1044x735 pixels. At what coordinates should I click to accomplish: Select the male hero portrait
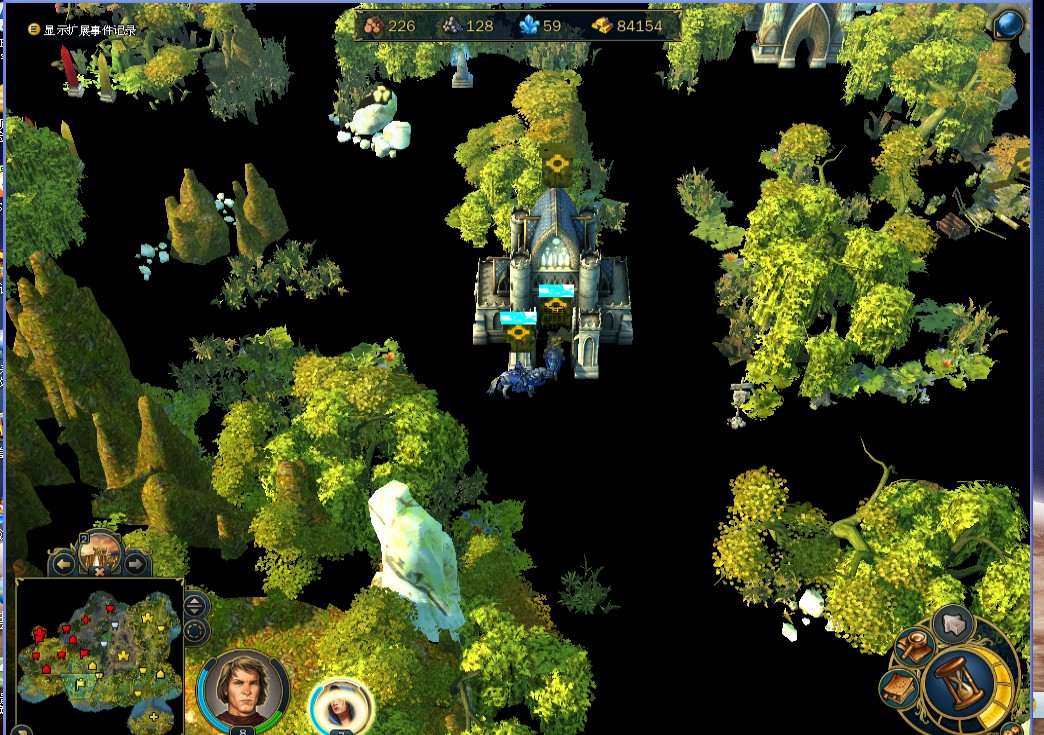243,687
